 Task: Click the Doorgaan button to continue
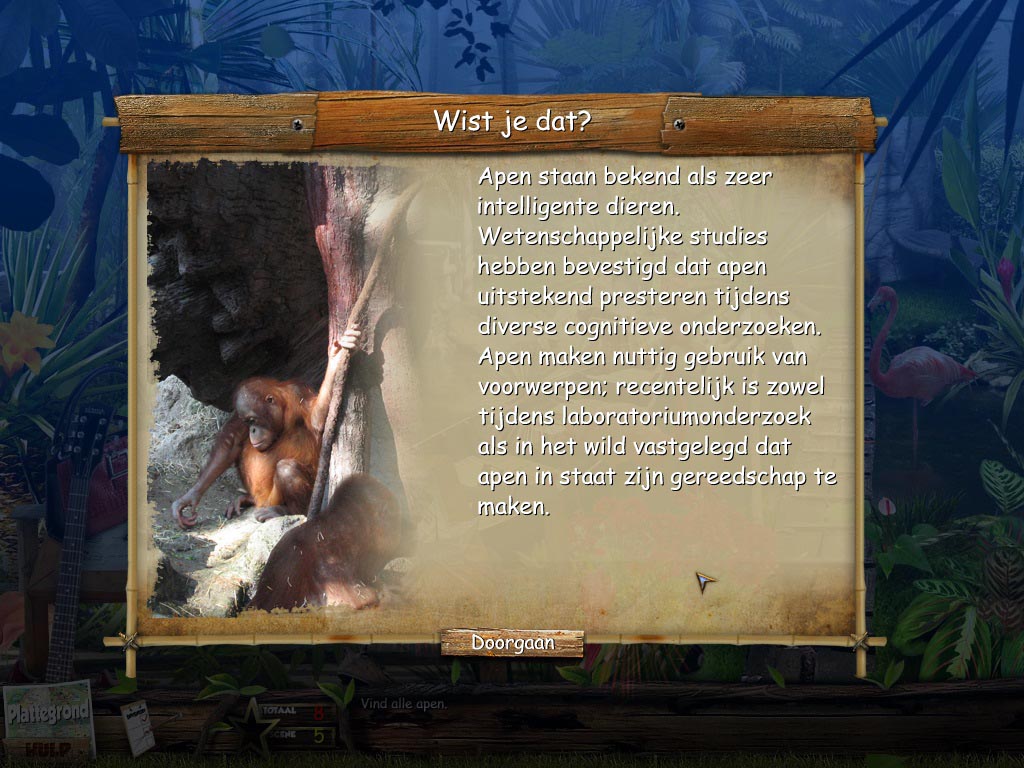(512, 643)
